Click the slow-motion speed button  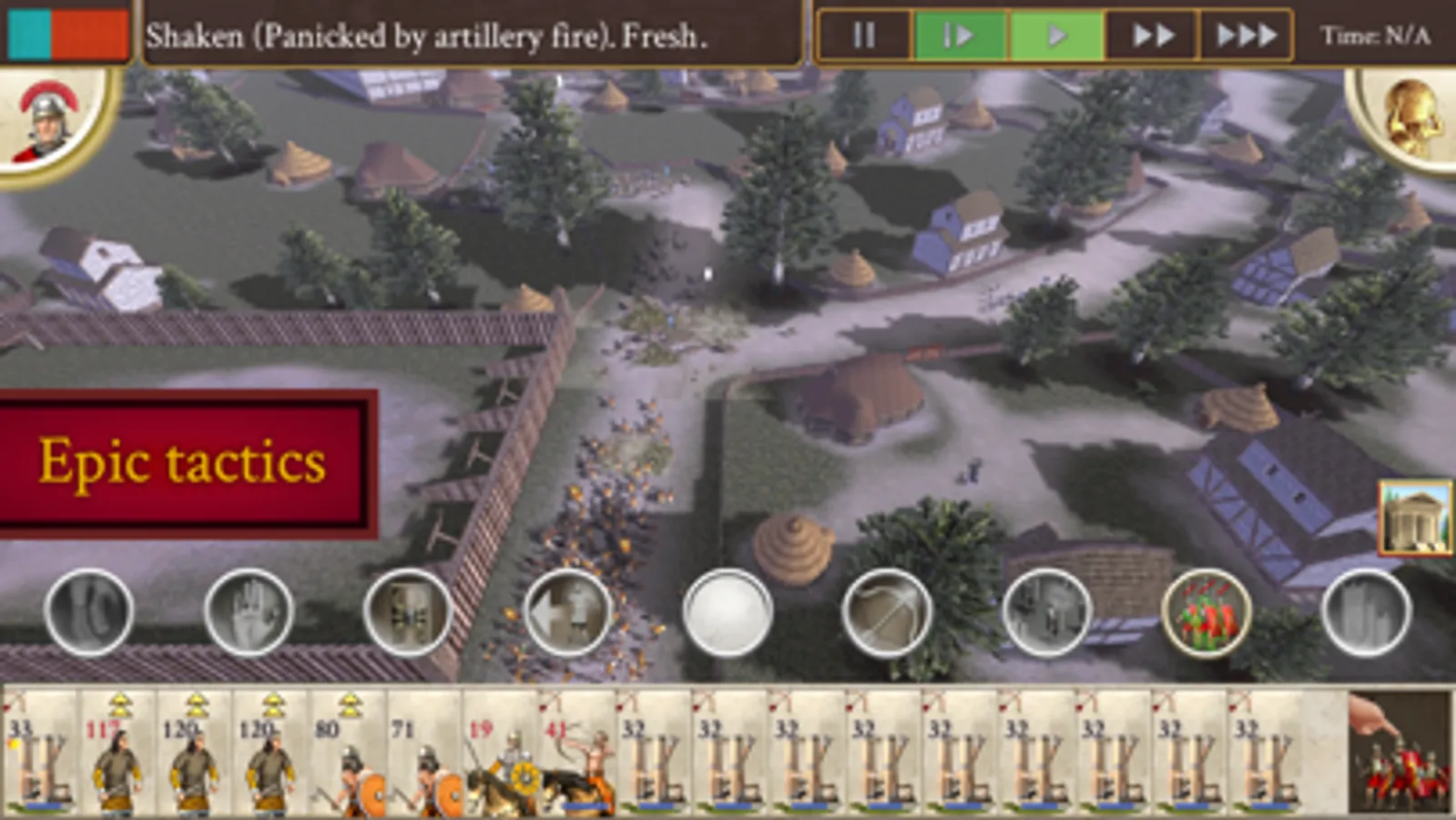click(960, 36)
